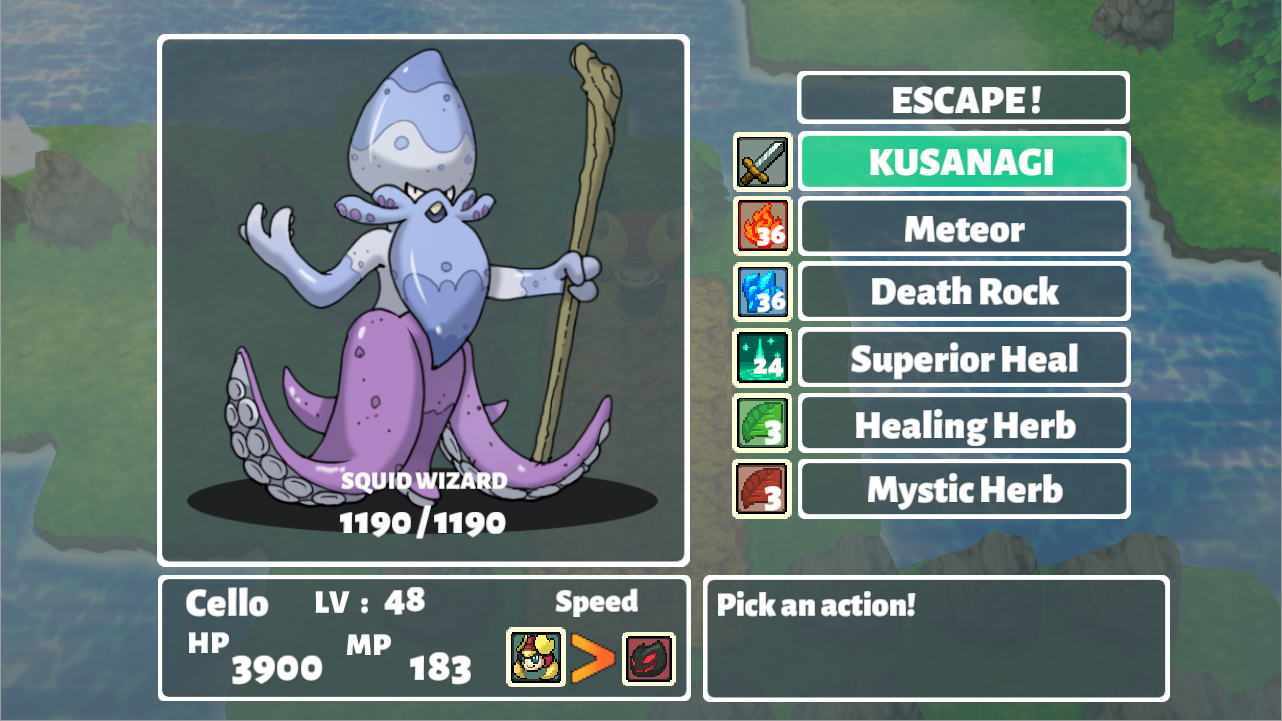Use Superior Heal

(963, 357)
